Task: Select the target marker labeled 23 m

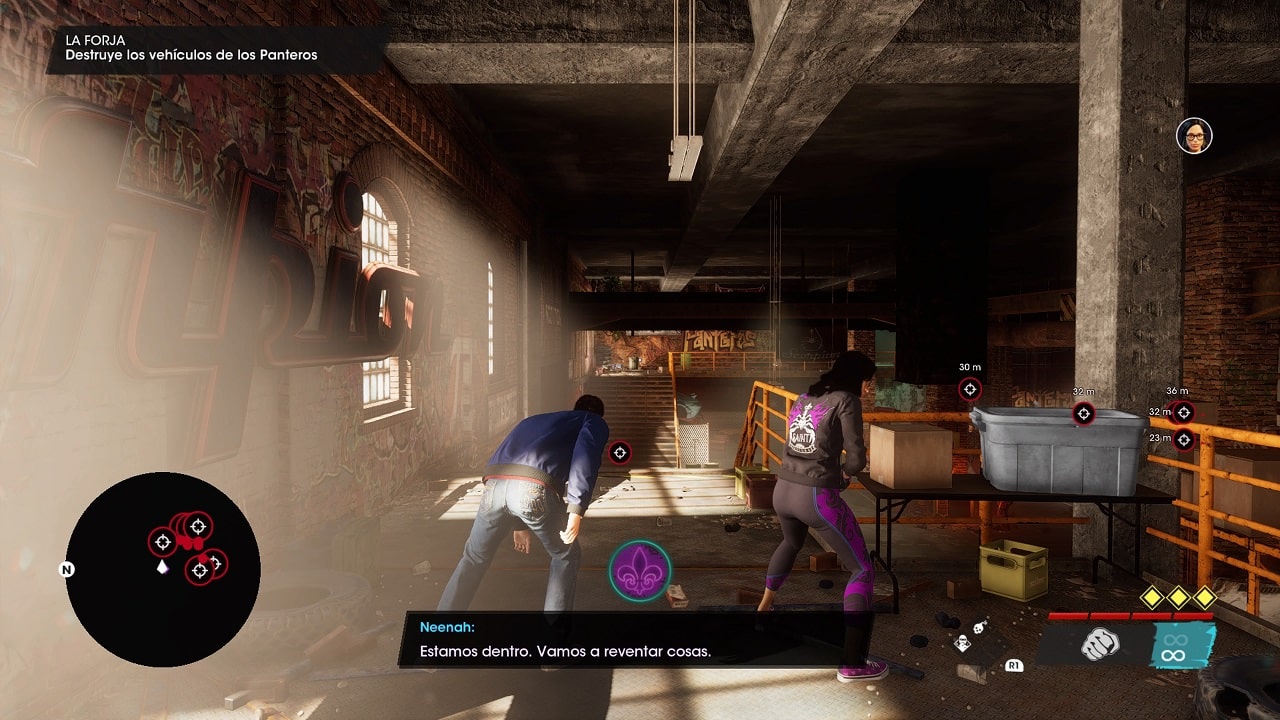Action: (1183, 439)
